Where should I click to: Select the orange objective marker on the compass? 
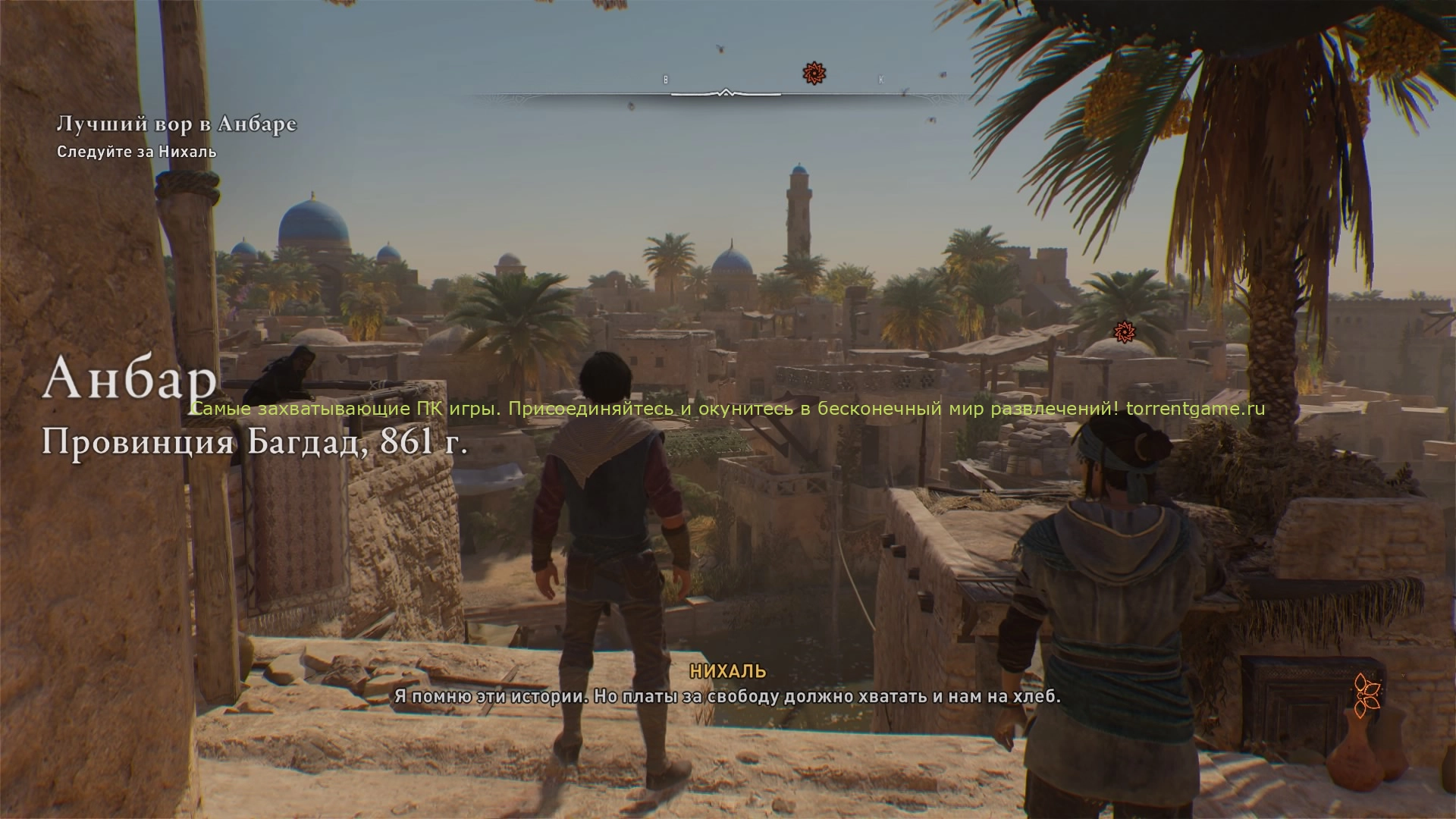click(x=814, y=74)
